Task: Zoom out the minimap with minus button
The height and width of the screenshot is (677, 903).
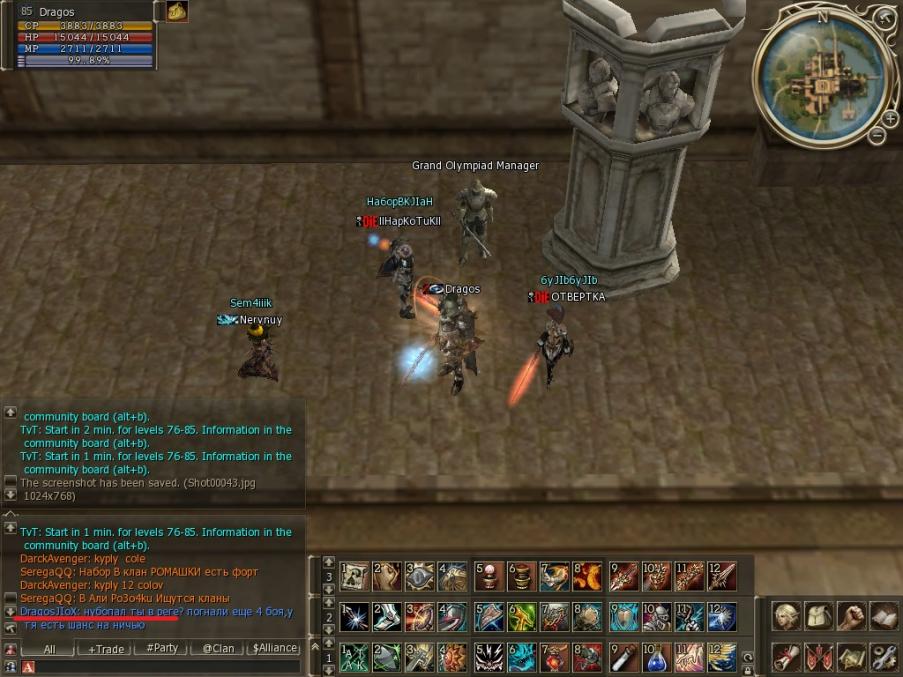Action: coord(877,135)
